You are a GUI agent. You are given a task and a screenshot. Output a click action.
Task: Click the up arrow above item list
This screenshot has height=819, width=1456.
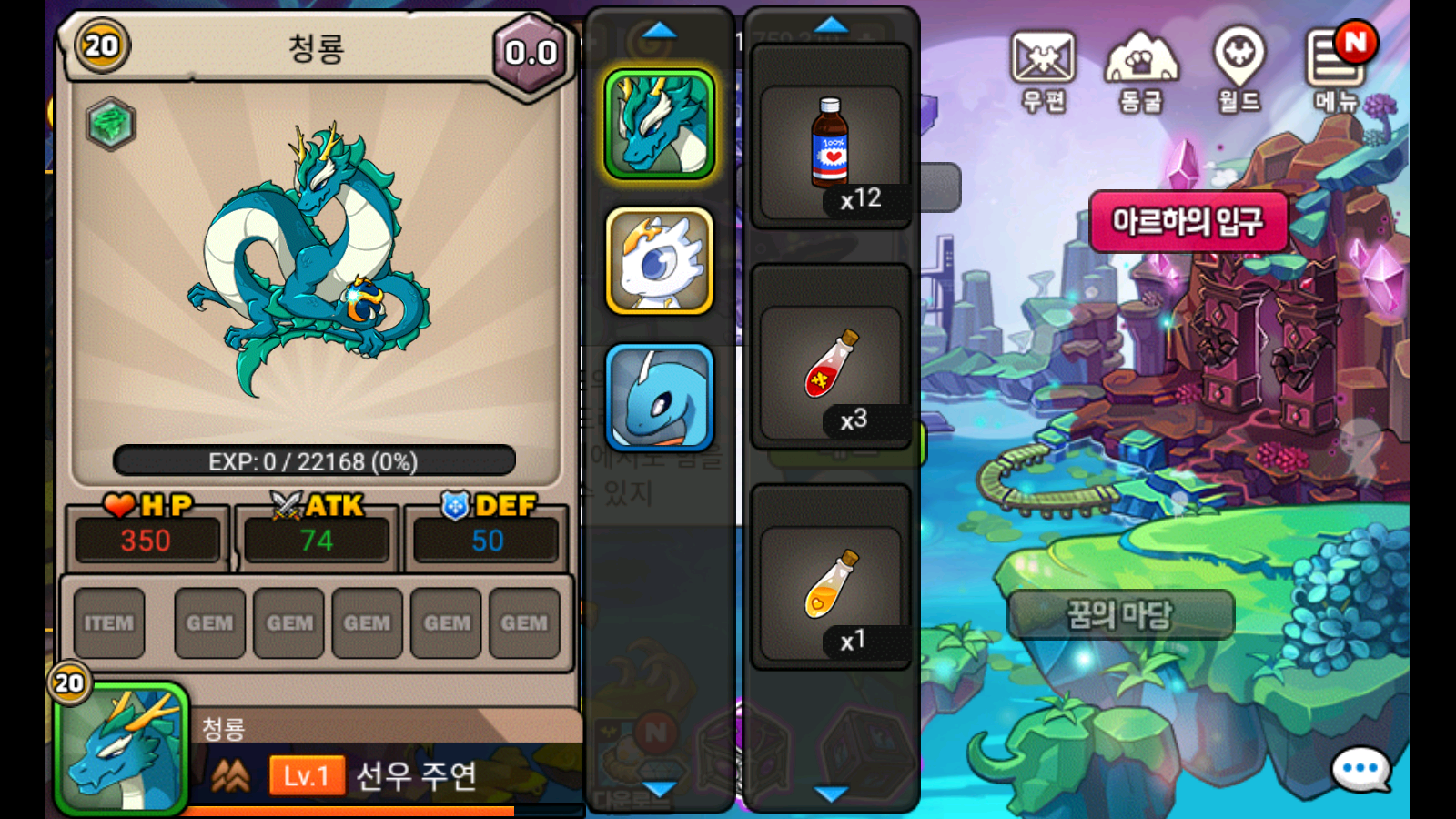[831, 25]
